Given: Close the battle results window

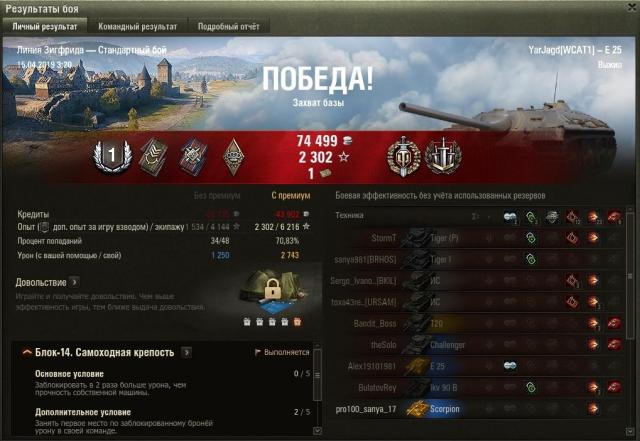Looking at the screenshot, I should pos(627,8).
